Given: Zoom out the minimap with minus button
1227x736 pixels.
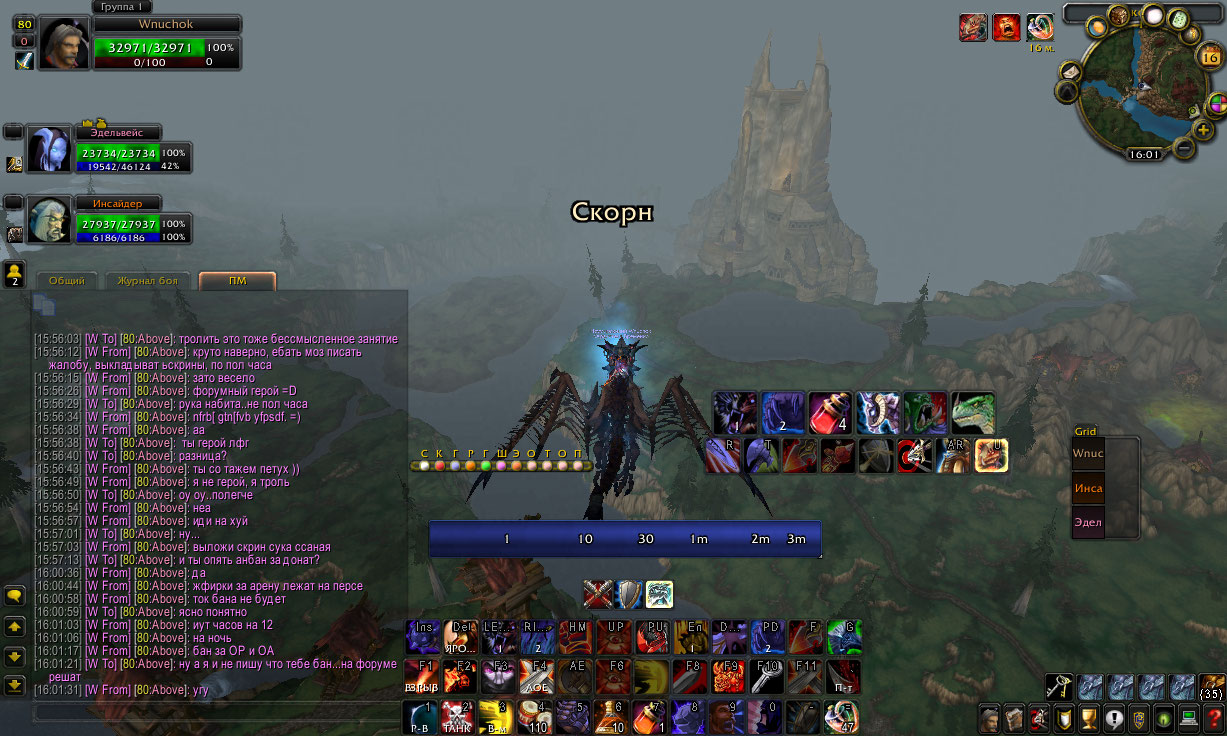Looking at the screenshot, I should tap(1183, 148).
